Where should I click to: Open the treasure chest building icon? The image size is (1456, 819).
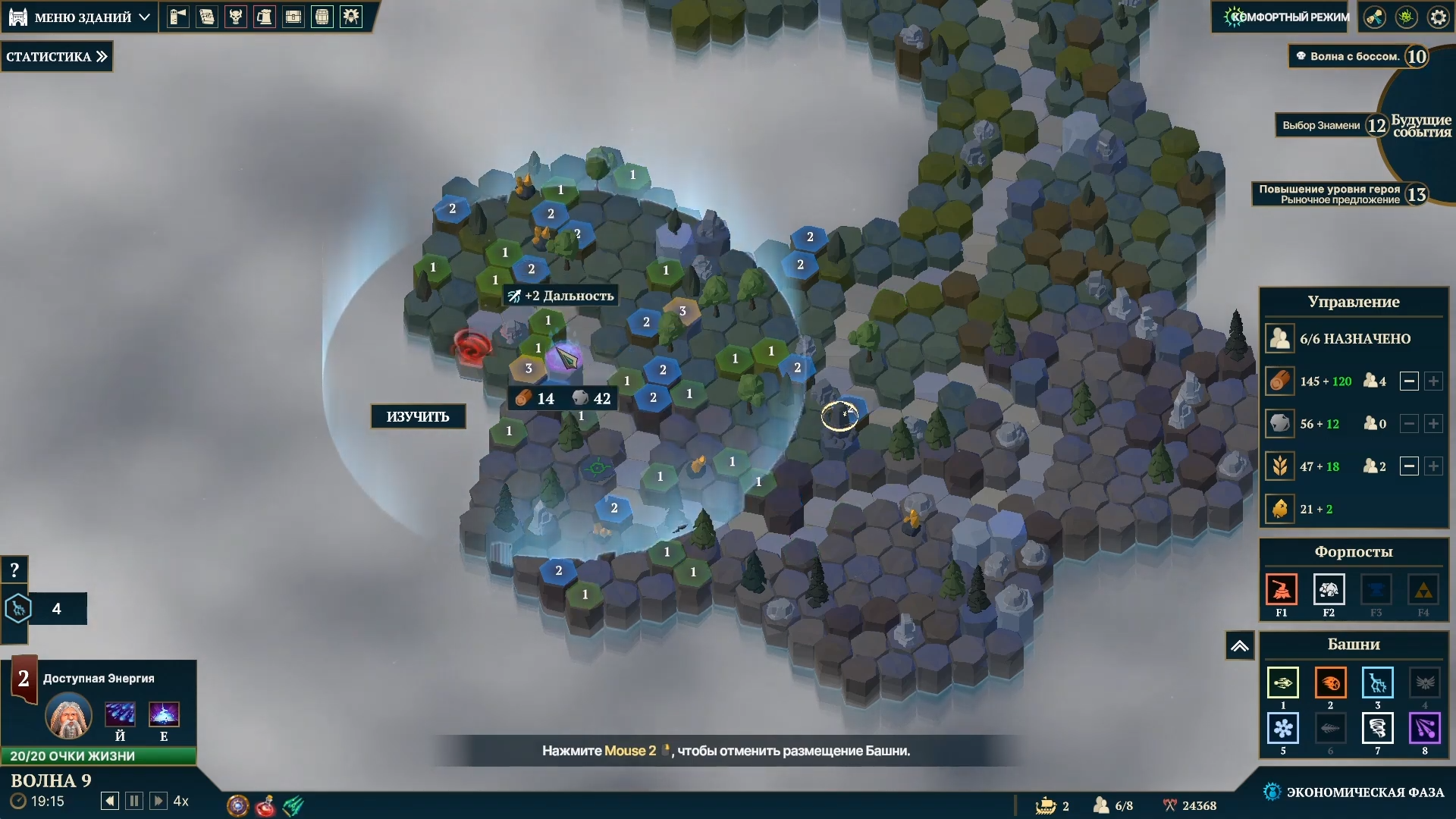[x=293, y=17]
